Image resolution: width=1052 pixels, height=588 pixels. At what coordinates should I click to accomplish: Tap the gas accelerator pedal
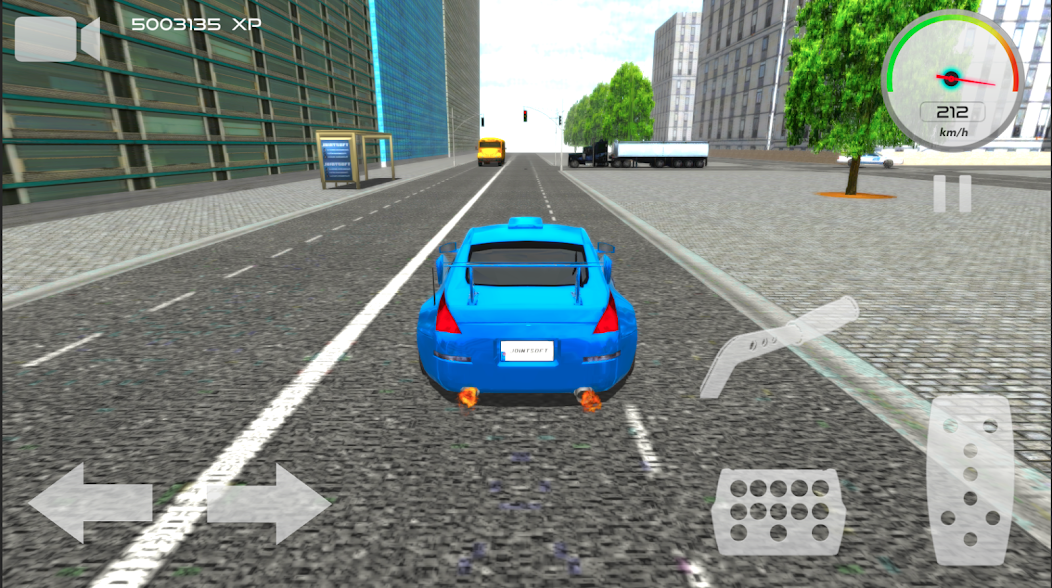pyautogui.click(x=969, y=480)
